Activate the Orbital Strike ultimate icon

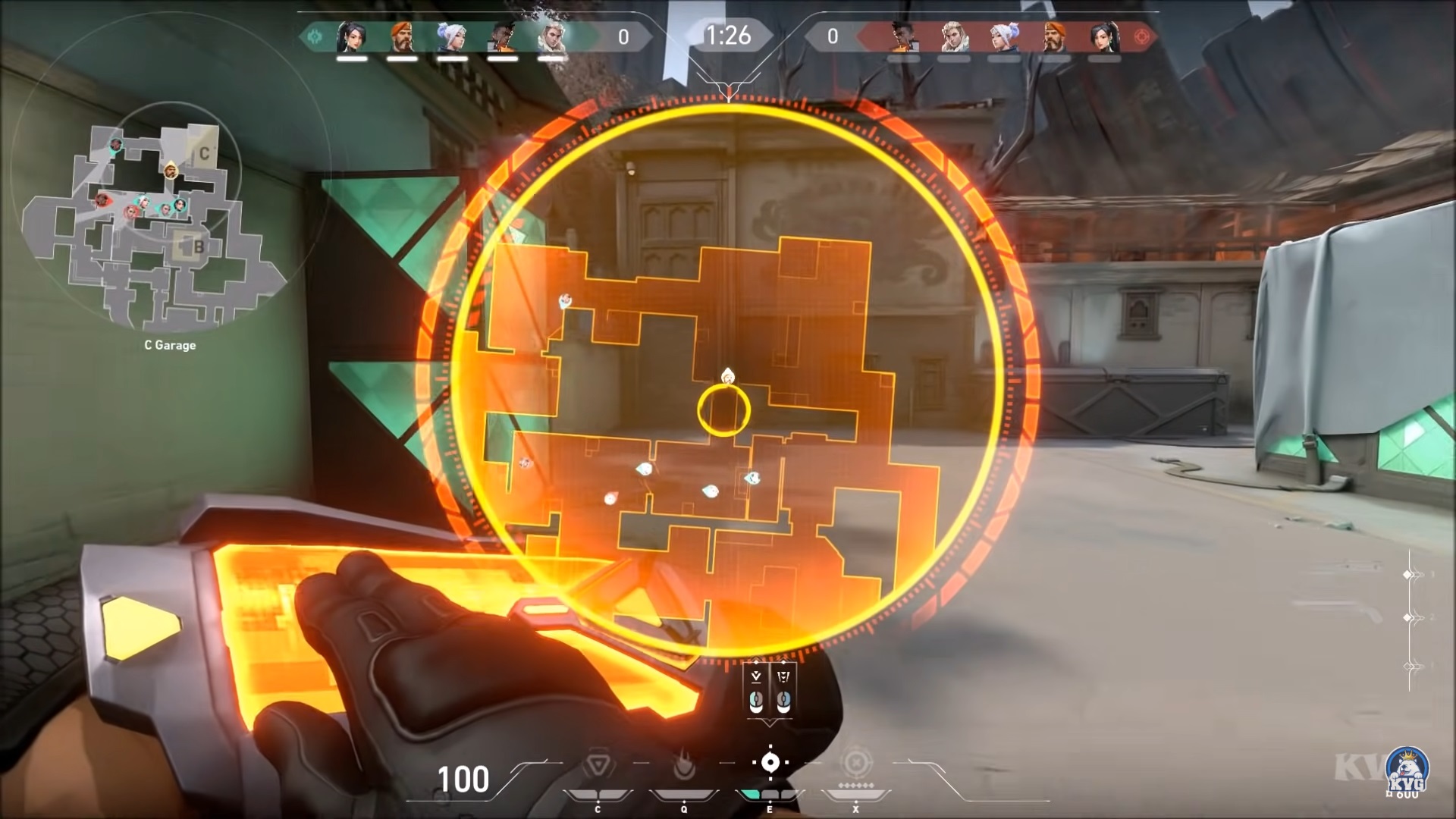[856, 763]
